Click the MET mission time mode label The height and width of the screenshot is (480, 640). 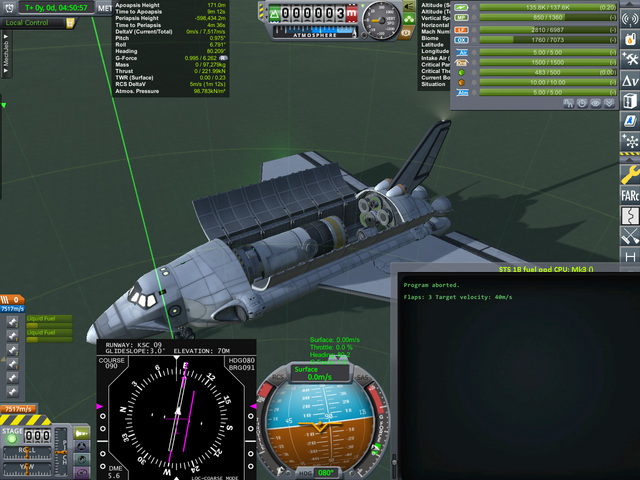point(105,8)
